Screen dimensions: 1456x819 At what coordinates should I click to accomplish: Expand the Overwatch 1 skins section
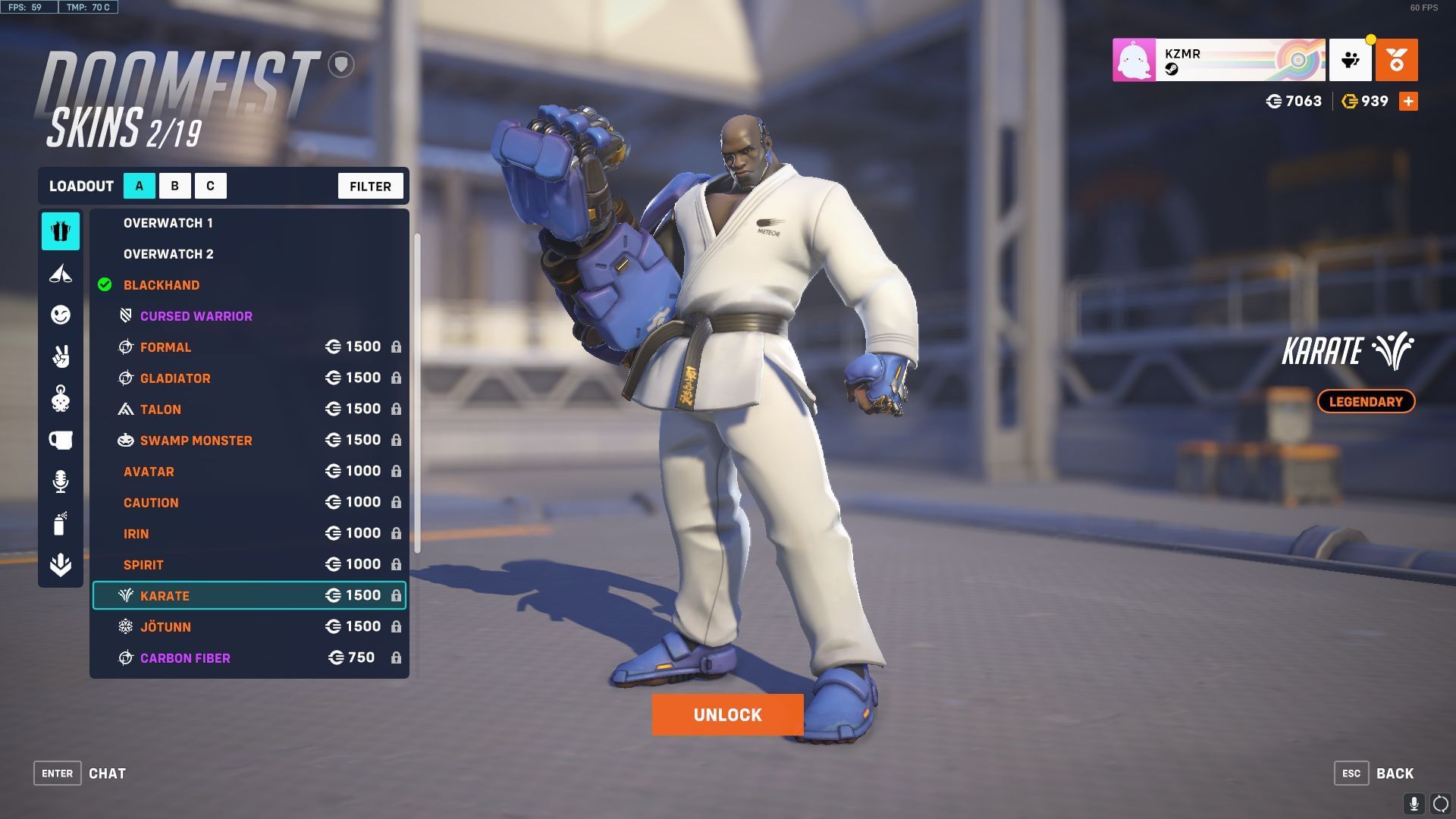(x=168, y=222)
